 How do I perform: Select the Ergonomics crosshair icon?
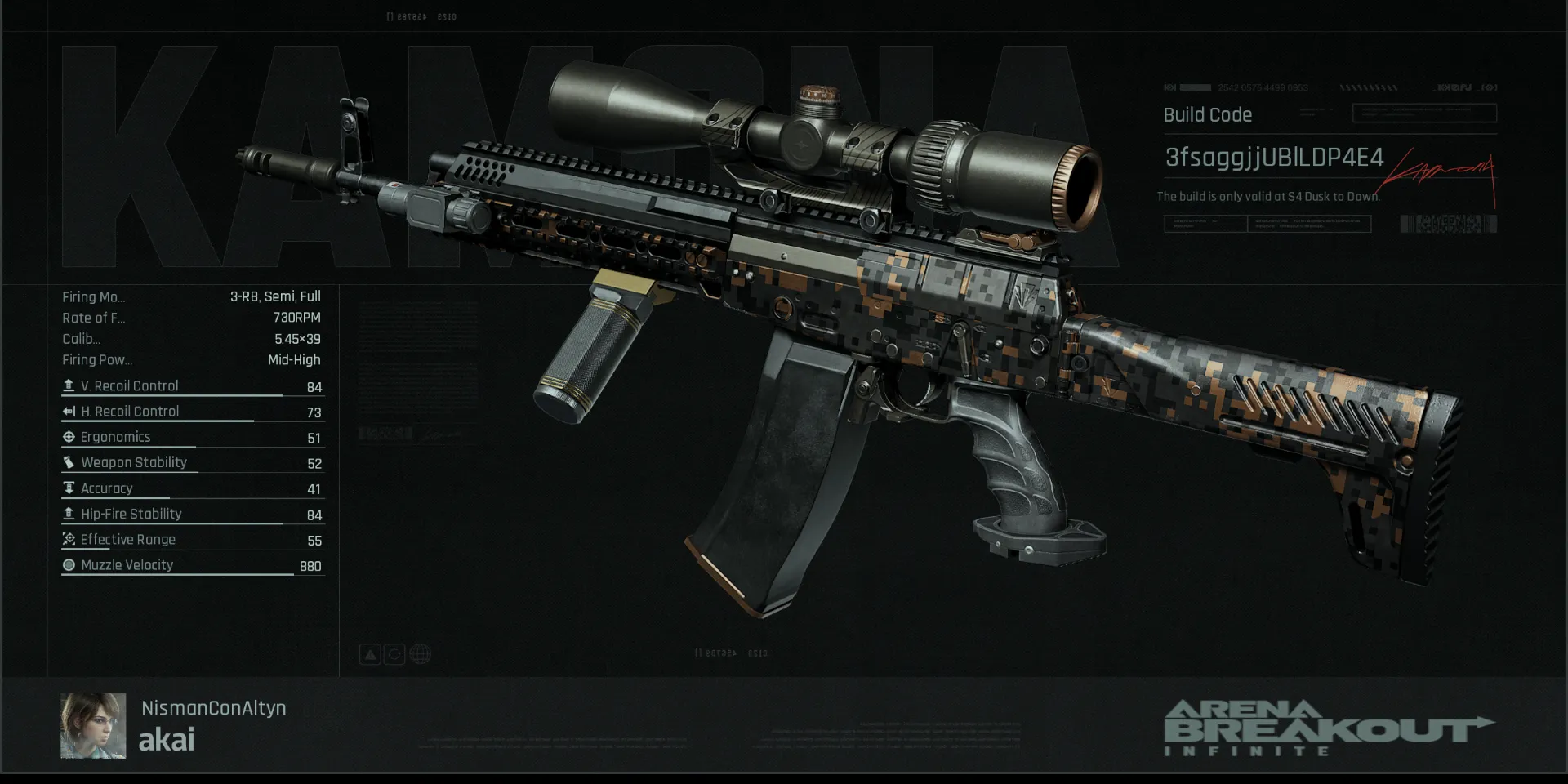(x=69, y=436)
